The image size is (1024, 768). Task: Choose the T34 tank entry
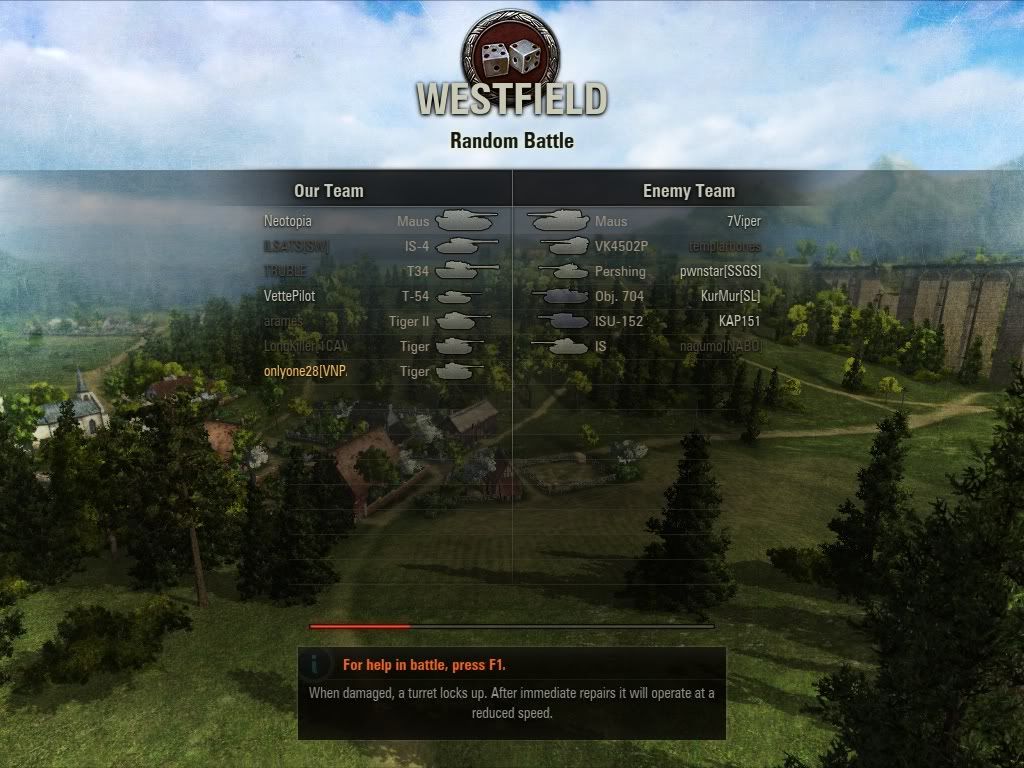point(380,271)
